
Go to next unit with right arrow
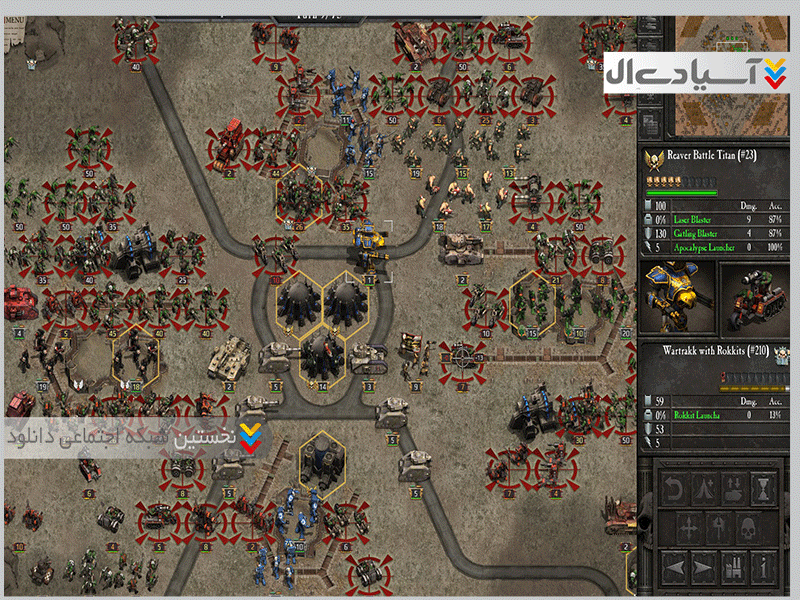(703, 567)
